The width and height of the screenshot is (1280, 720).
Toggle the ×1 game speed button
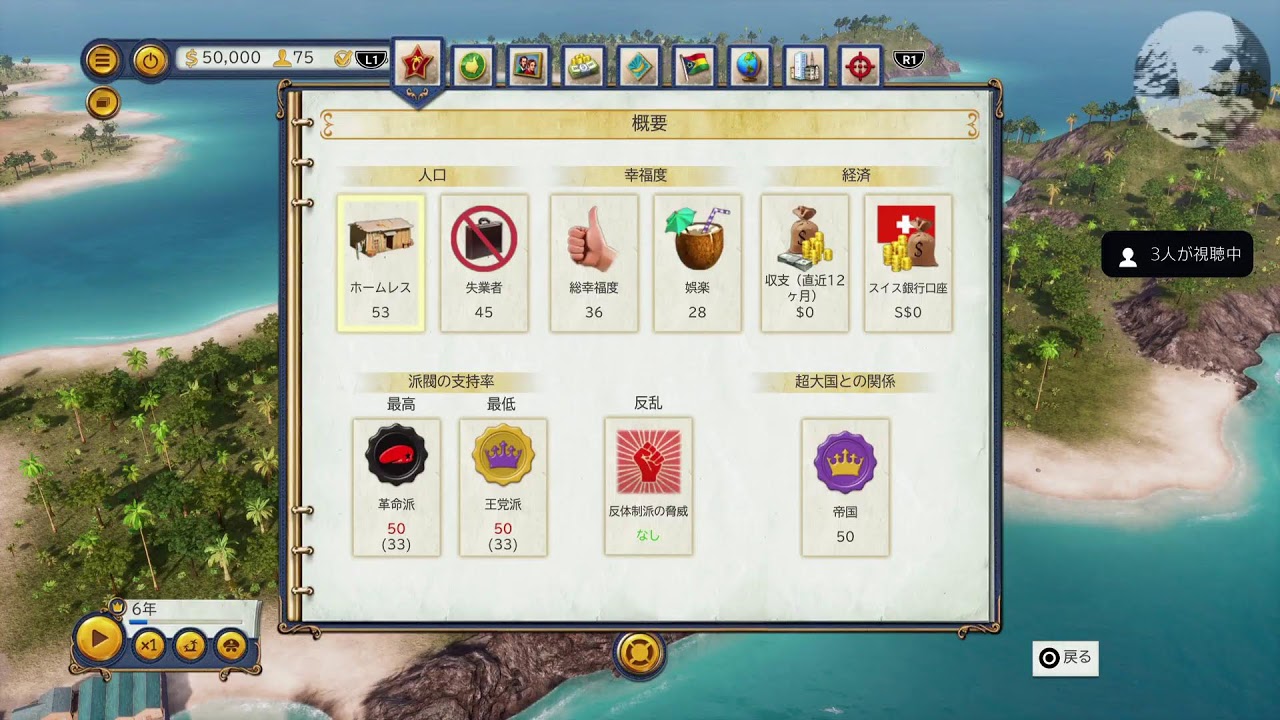click(x=149, y=645)
